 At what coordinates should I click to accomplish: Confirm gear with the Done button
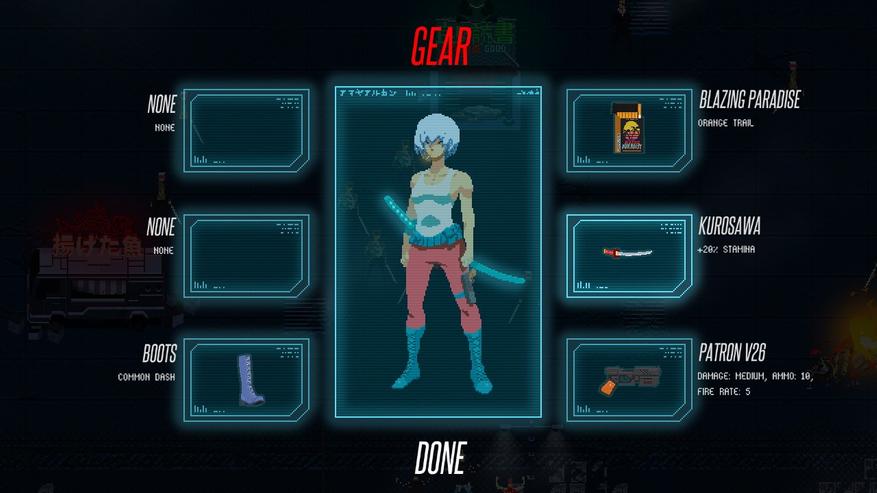coord(440,459)
